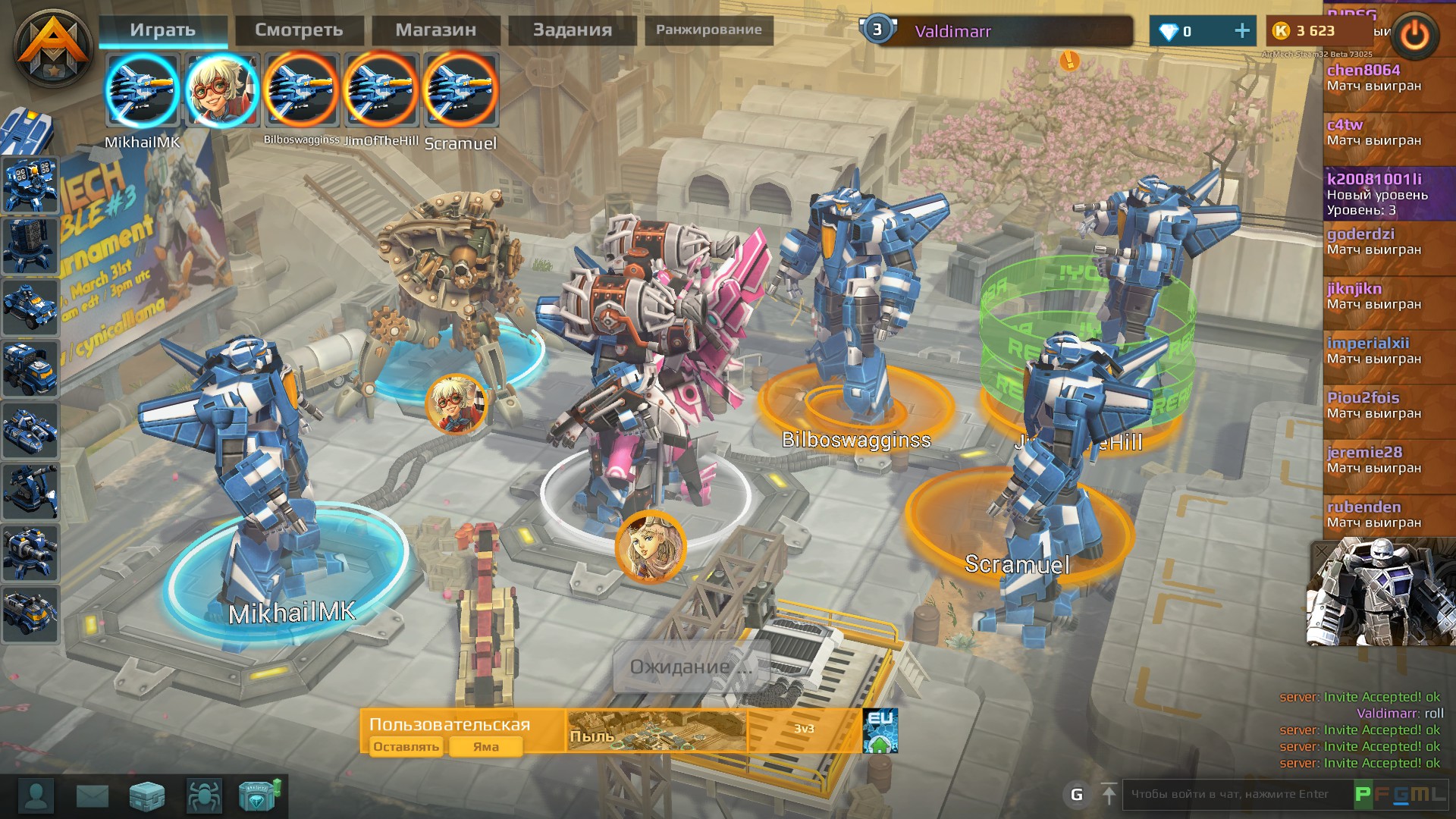Image resolution: width=1456 pixels, height=819 pixels.
Task: Click the AirMech logo emblem top-left
Action: pos(53,47)
